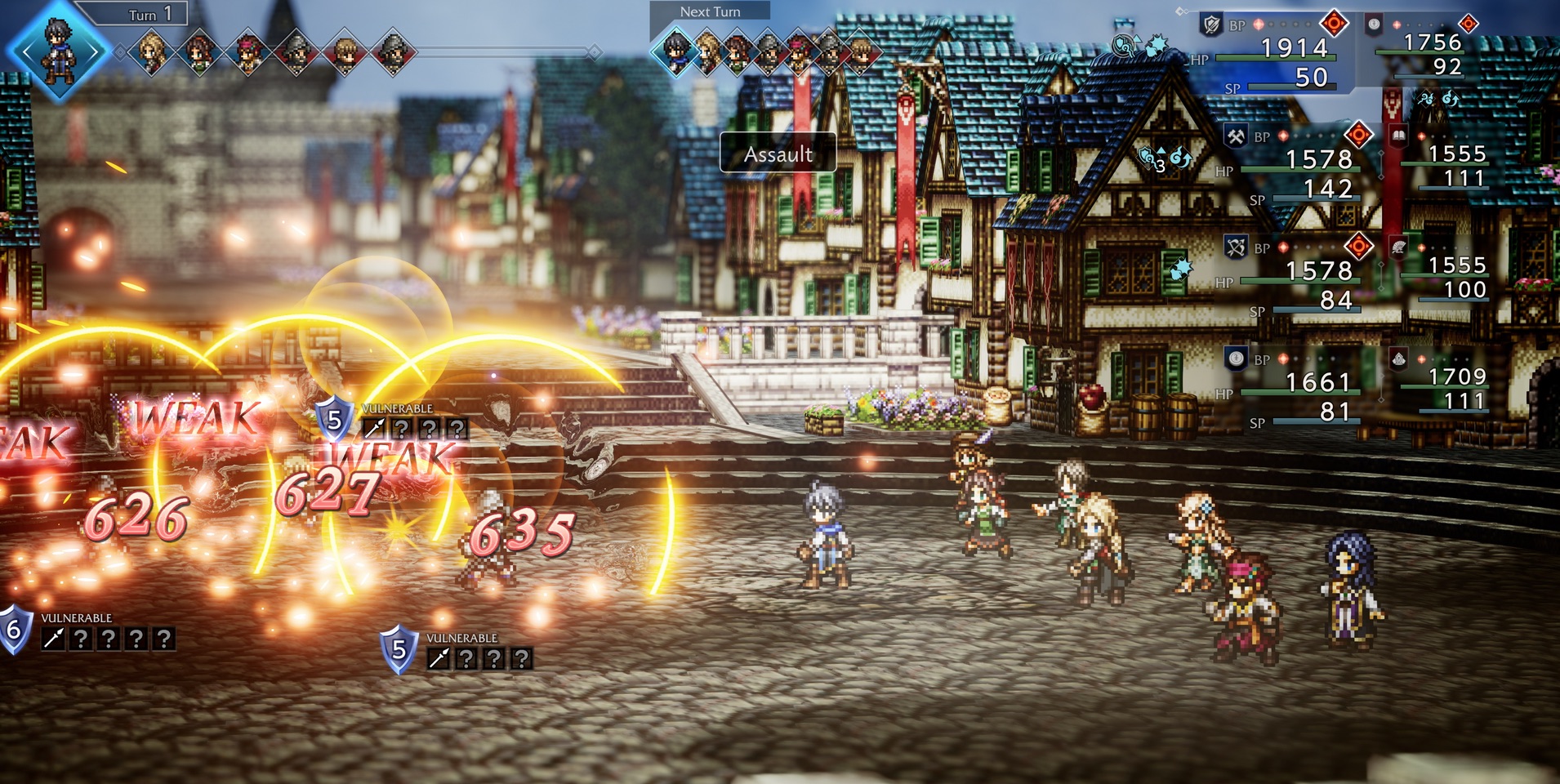Viewport: 1560px width, 784px height.
Task: Select the active character's large turn portrait
Action: pyautogui.click(x=59, y=51)
